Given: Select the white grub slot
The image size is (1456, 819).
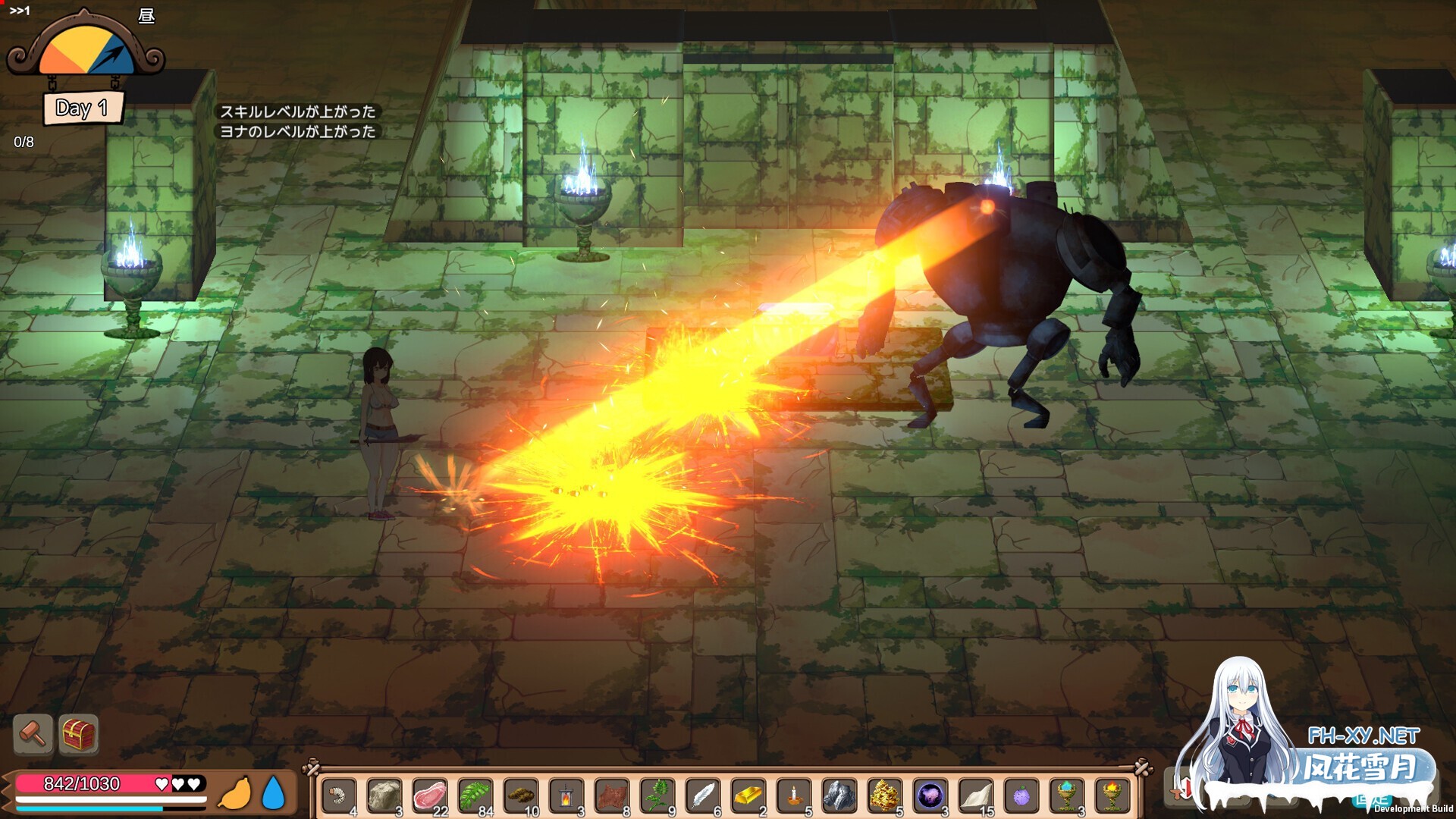Looking at the screenshot, I should click(338, 796).
